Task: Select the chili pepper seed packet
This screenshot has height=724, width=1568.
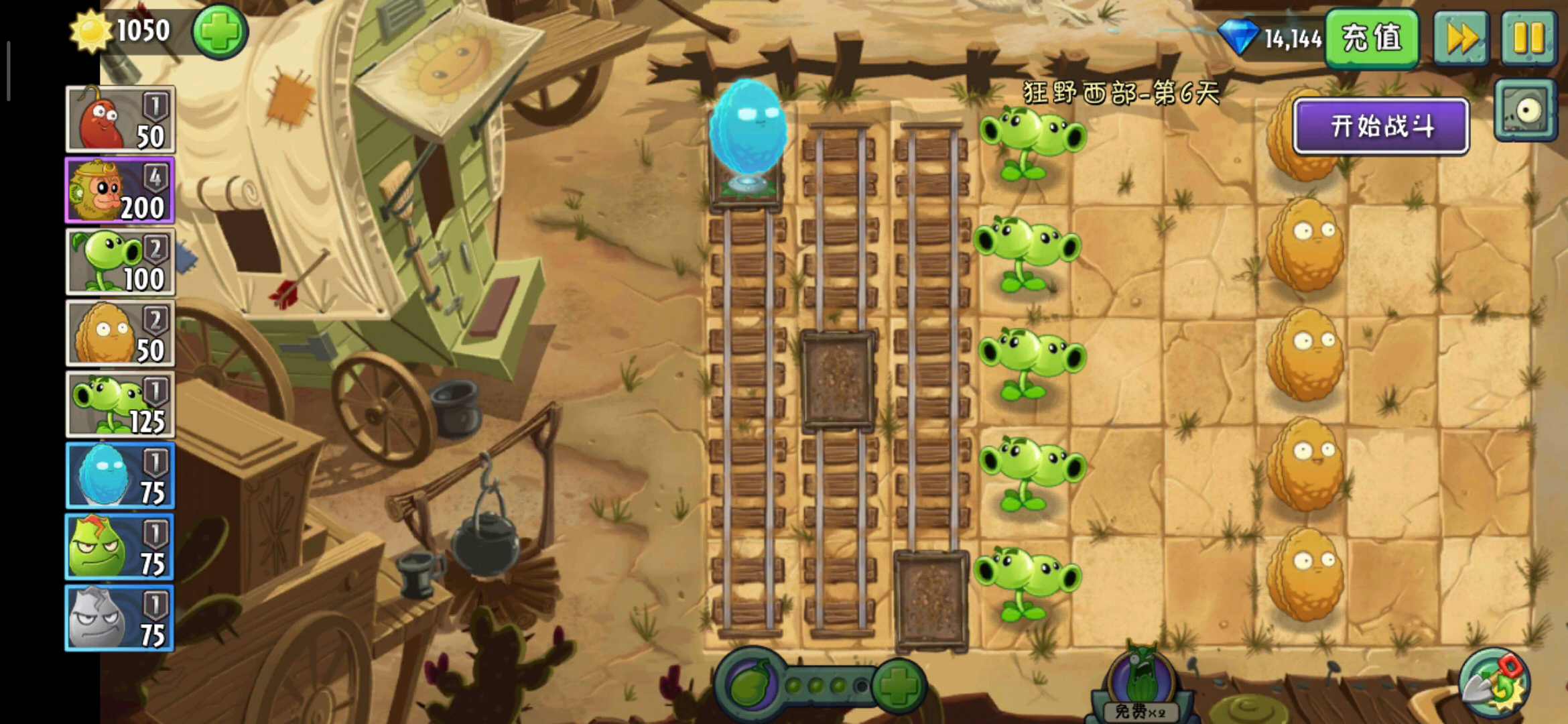Action: point(120,119)
